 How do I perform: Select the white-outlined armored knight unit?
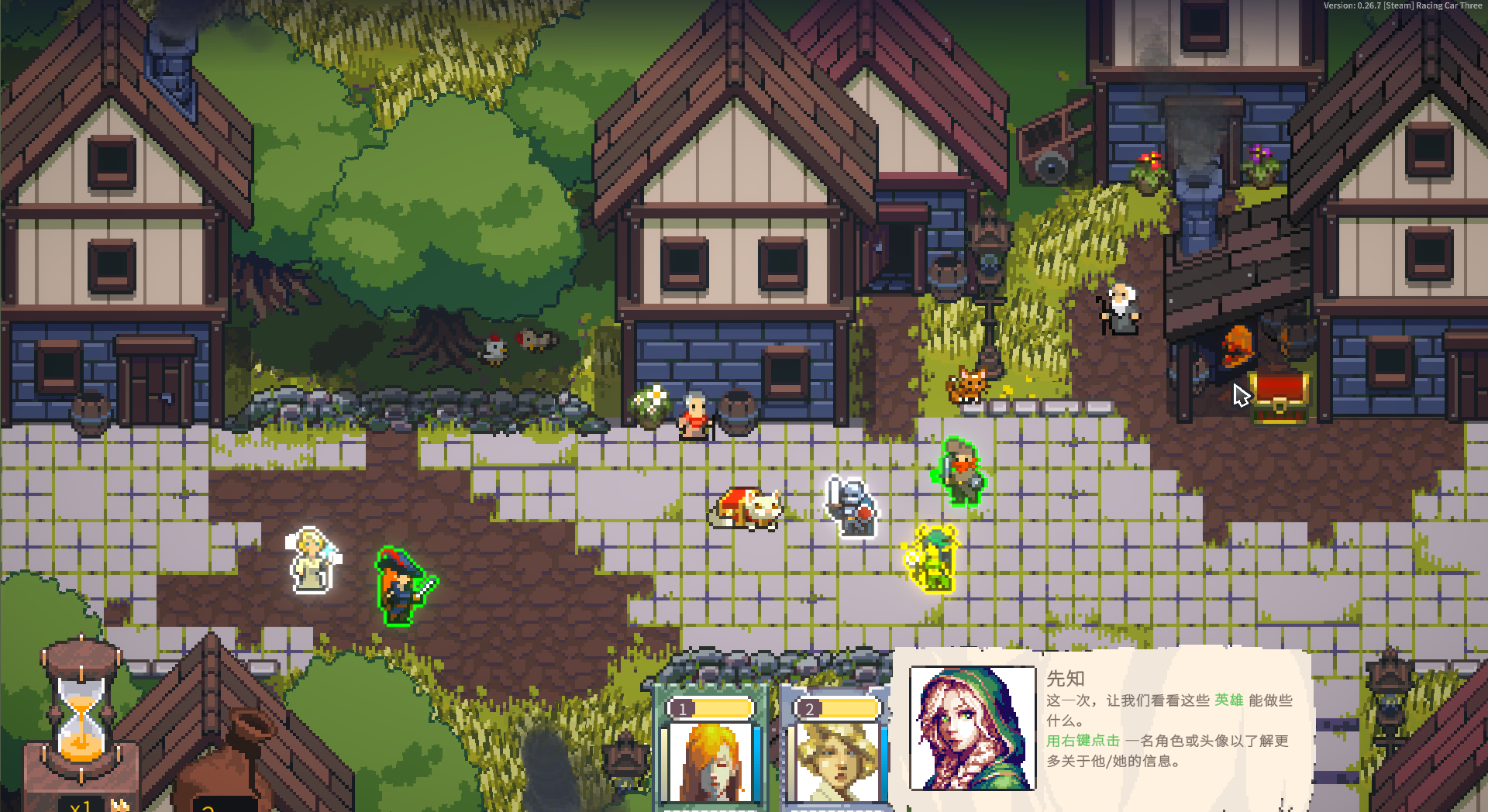coord(852,507)
